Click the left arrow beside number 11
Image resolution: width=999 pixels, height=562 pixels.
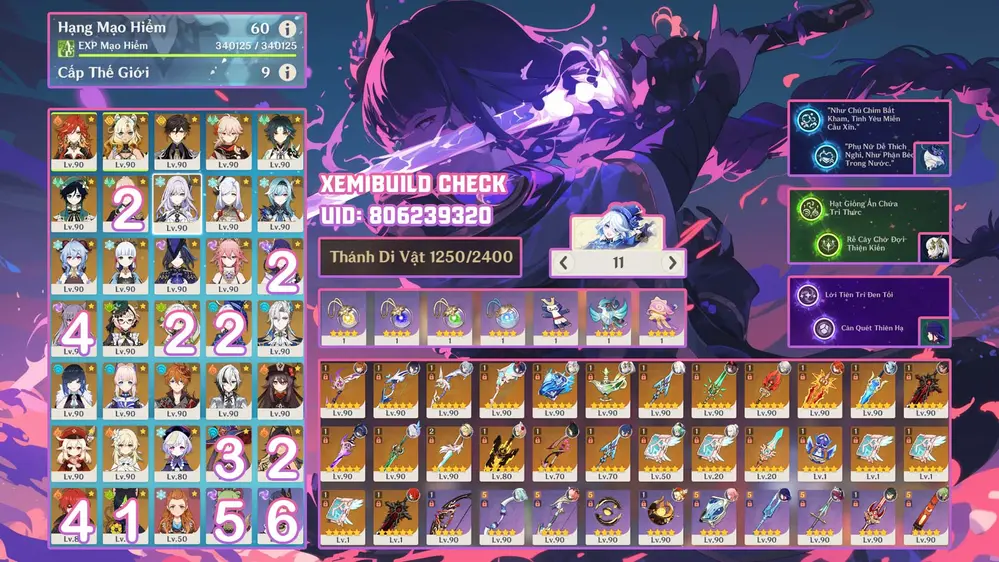[565, 264]
